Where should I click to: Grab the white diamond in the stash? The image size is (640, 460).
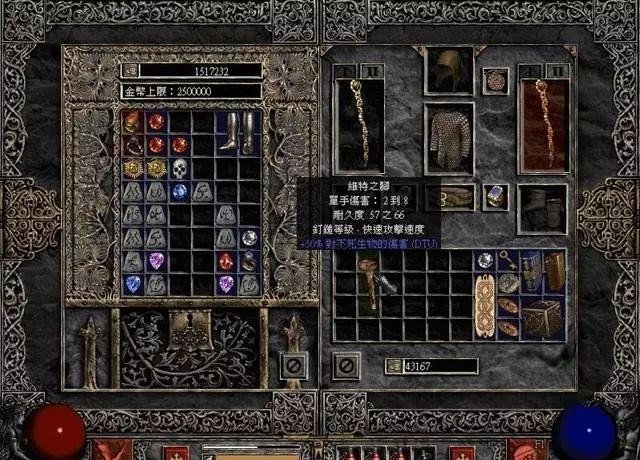click(x=249, y=238)
